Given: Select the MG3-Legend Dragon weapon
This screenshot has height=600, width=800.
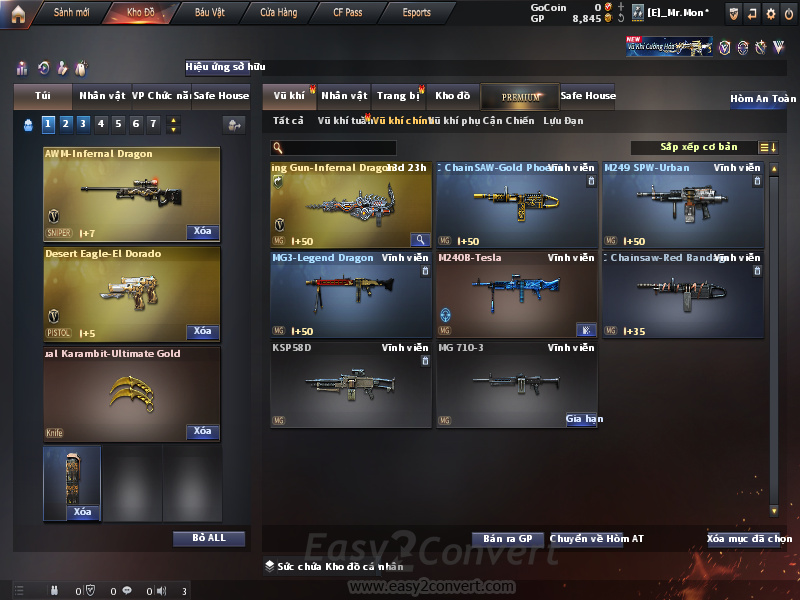Looking at the screenshot, I should (x=351, y=296).
